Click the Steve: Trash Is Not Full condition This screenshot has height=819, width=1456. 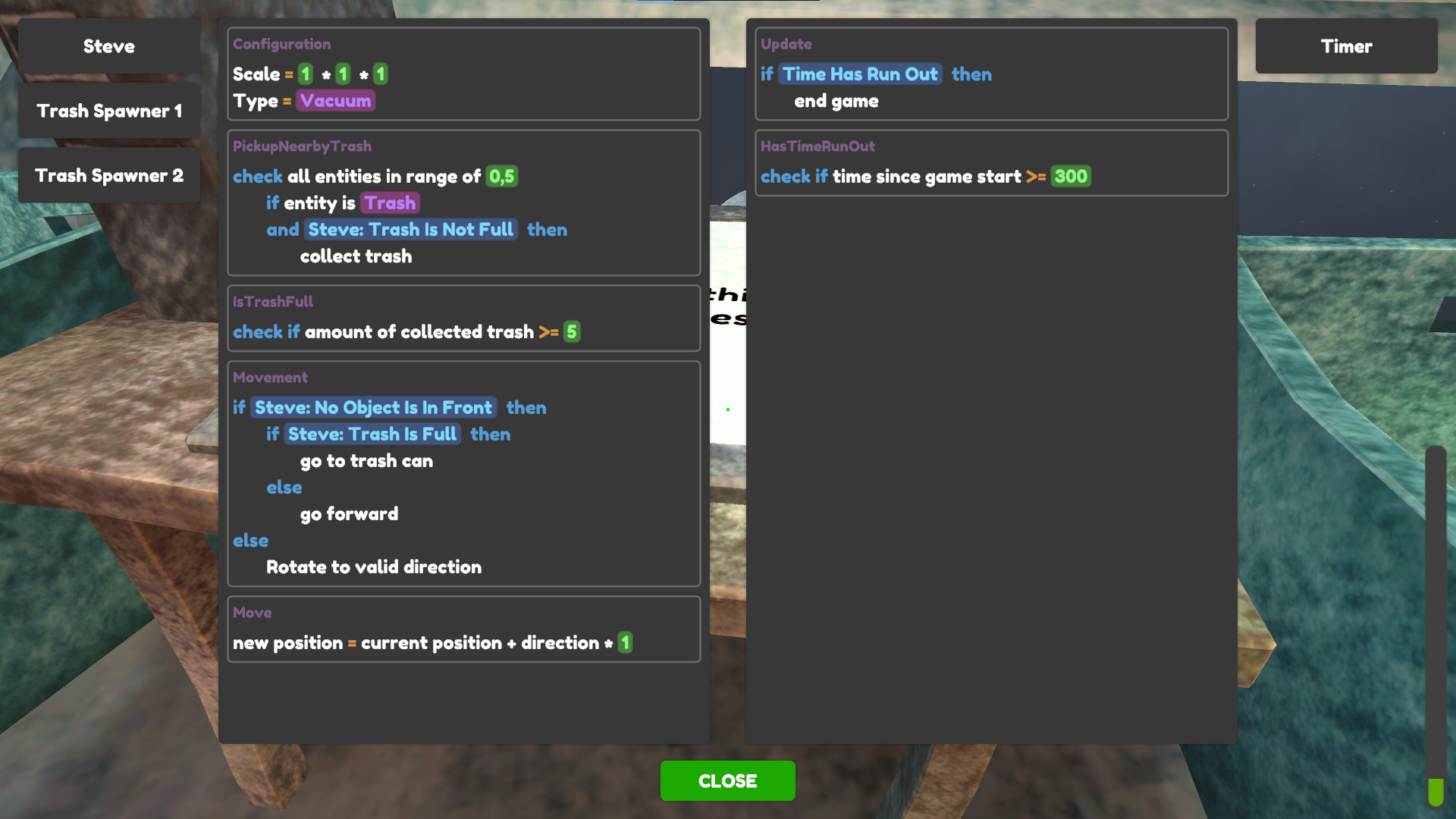[x=410, y=229]
